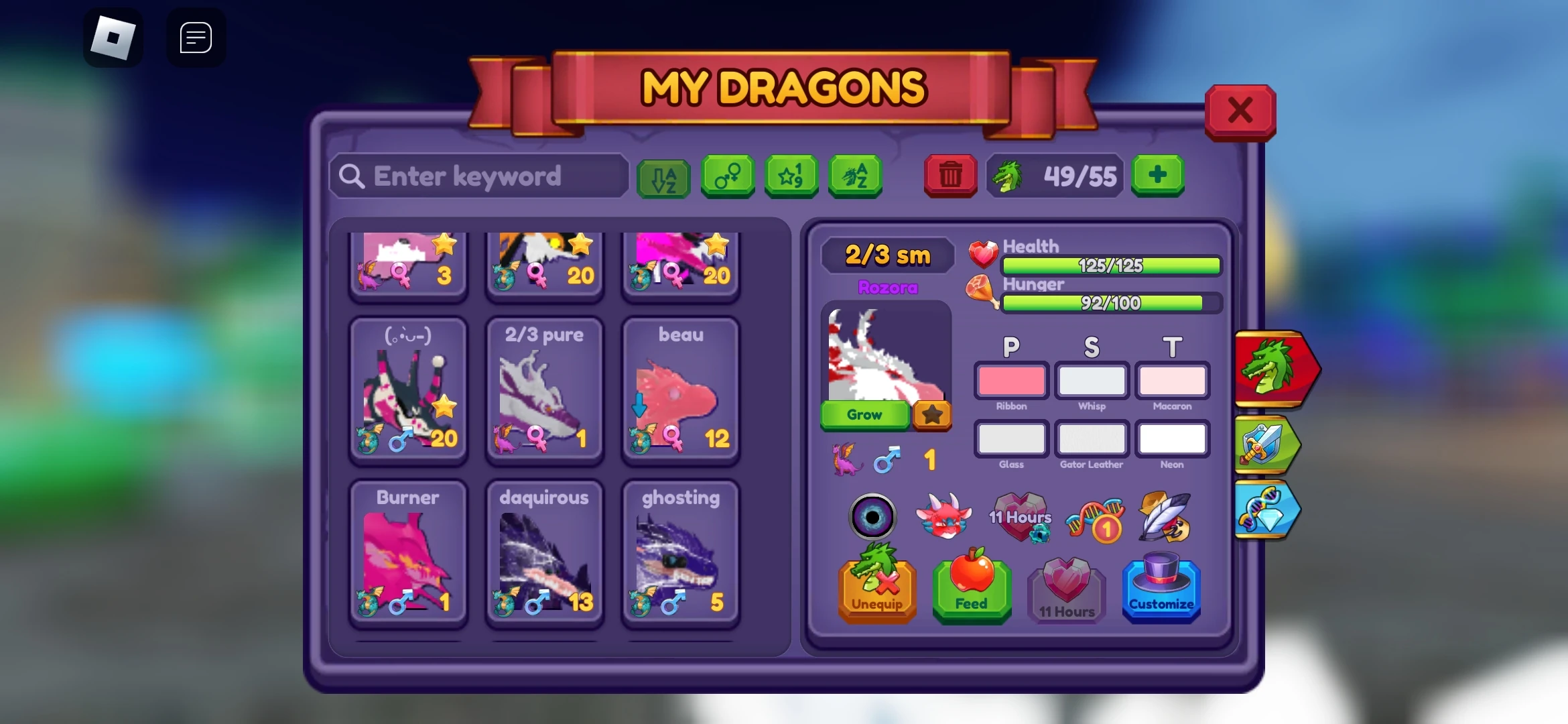This screenshot has width=1568, height=724.
Task: Click the portal eye icon
Action: (872, 518)
